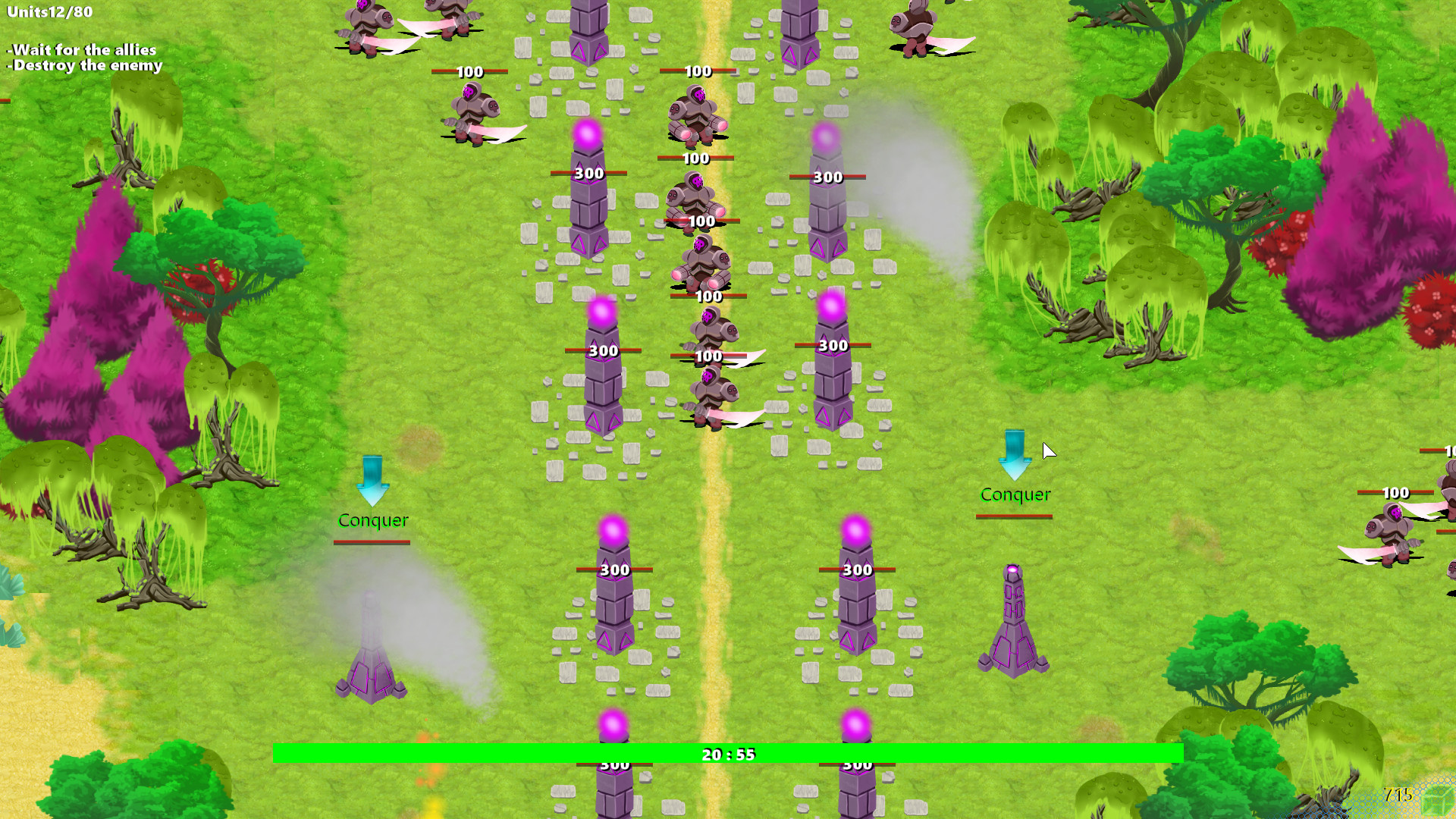Viewport: 1456px width, 819px height.
Task: Select the Wait for the allies objective
Action: pyautogui.click(x=81, y=49)
